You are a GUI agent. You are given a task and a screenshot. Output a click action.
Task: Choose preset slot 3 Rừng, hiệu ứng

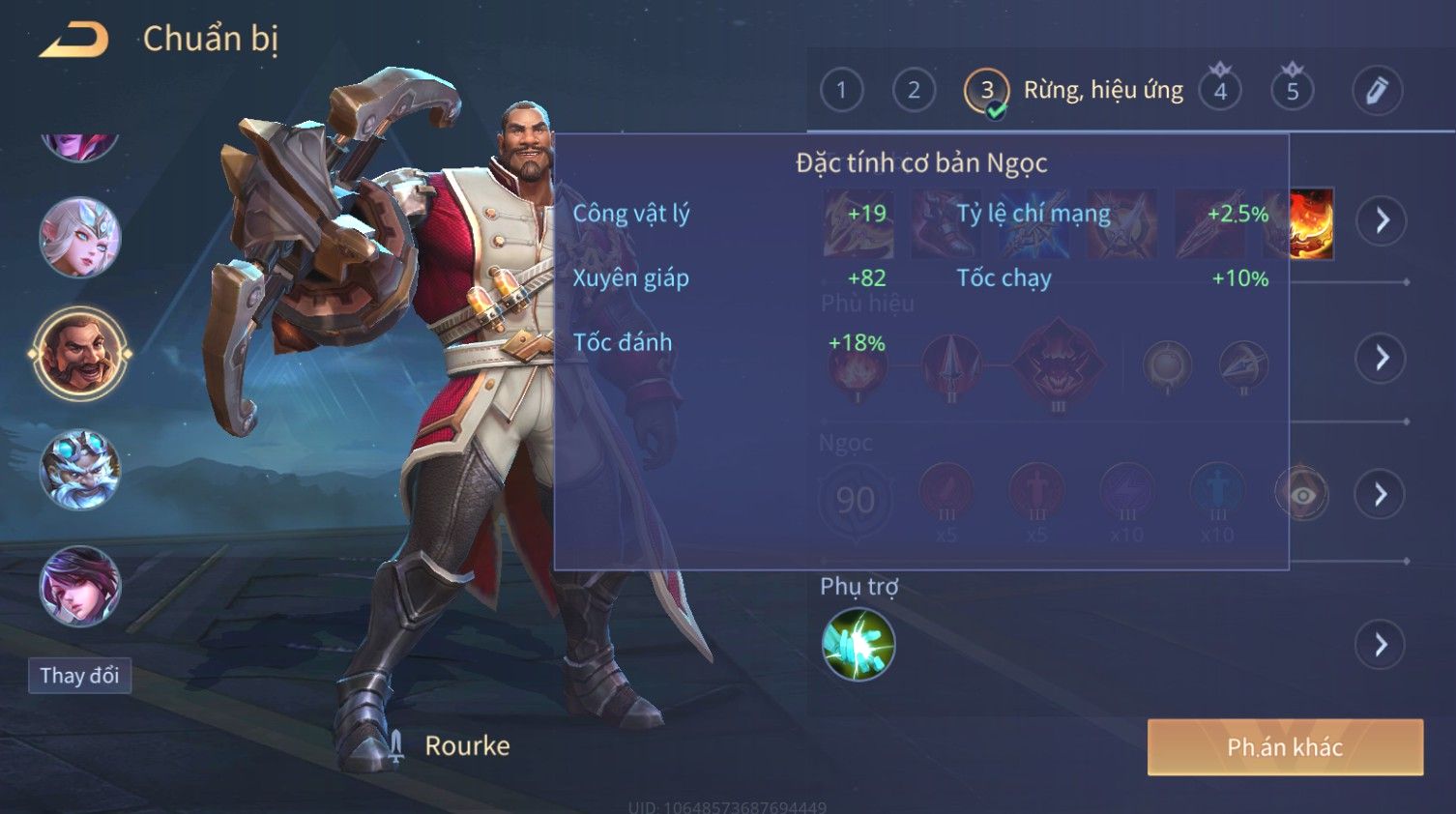click(x=986, y=91)
